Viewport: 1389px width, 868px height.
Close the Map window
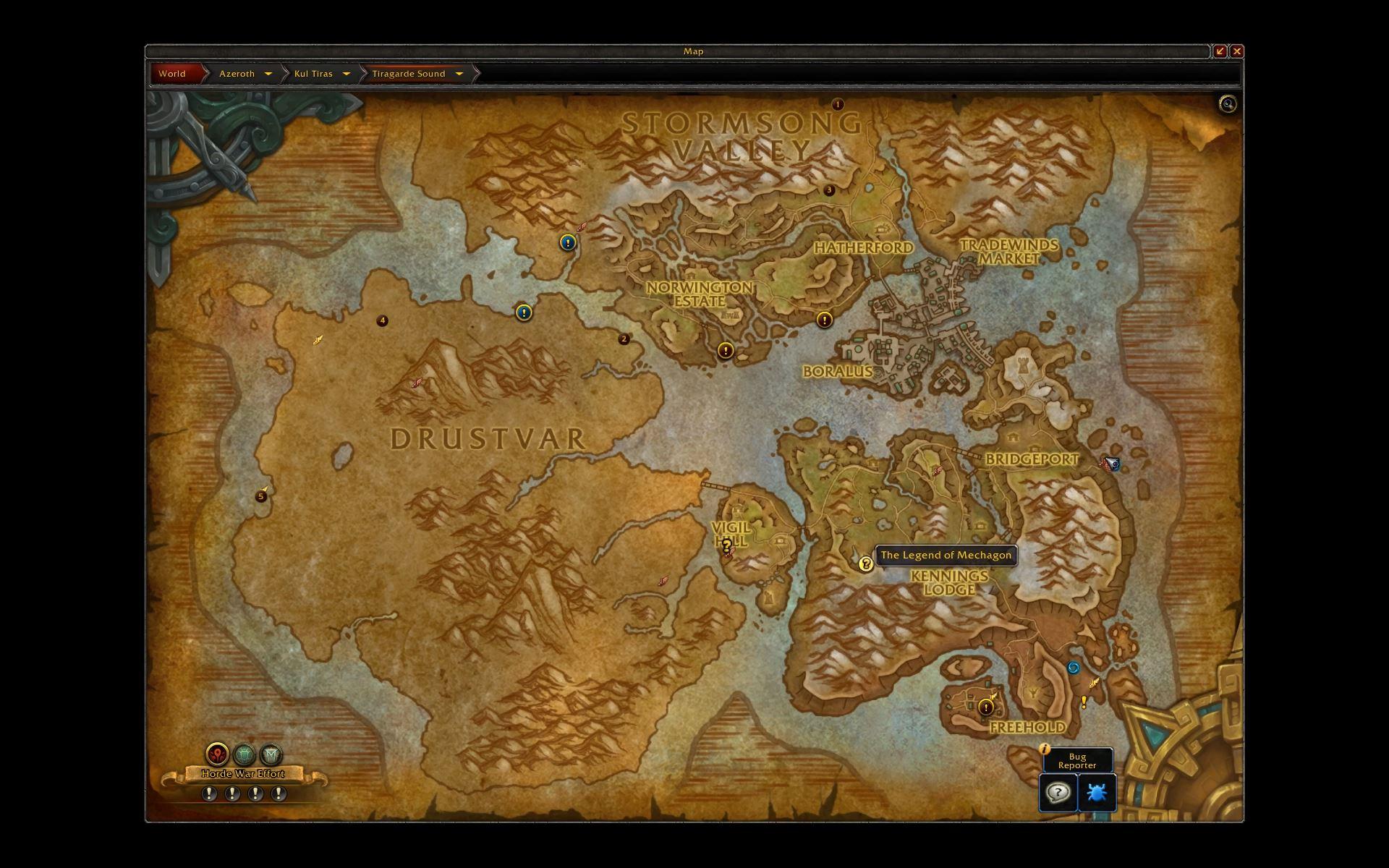click(x=1237, y=51)
